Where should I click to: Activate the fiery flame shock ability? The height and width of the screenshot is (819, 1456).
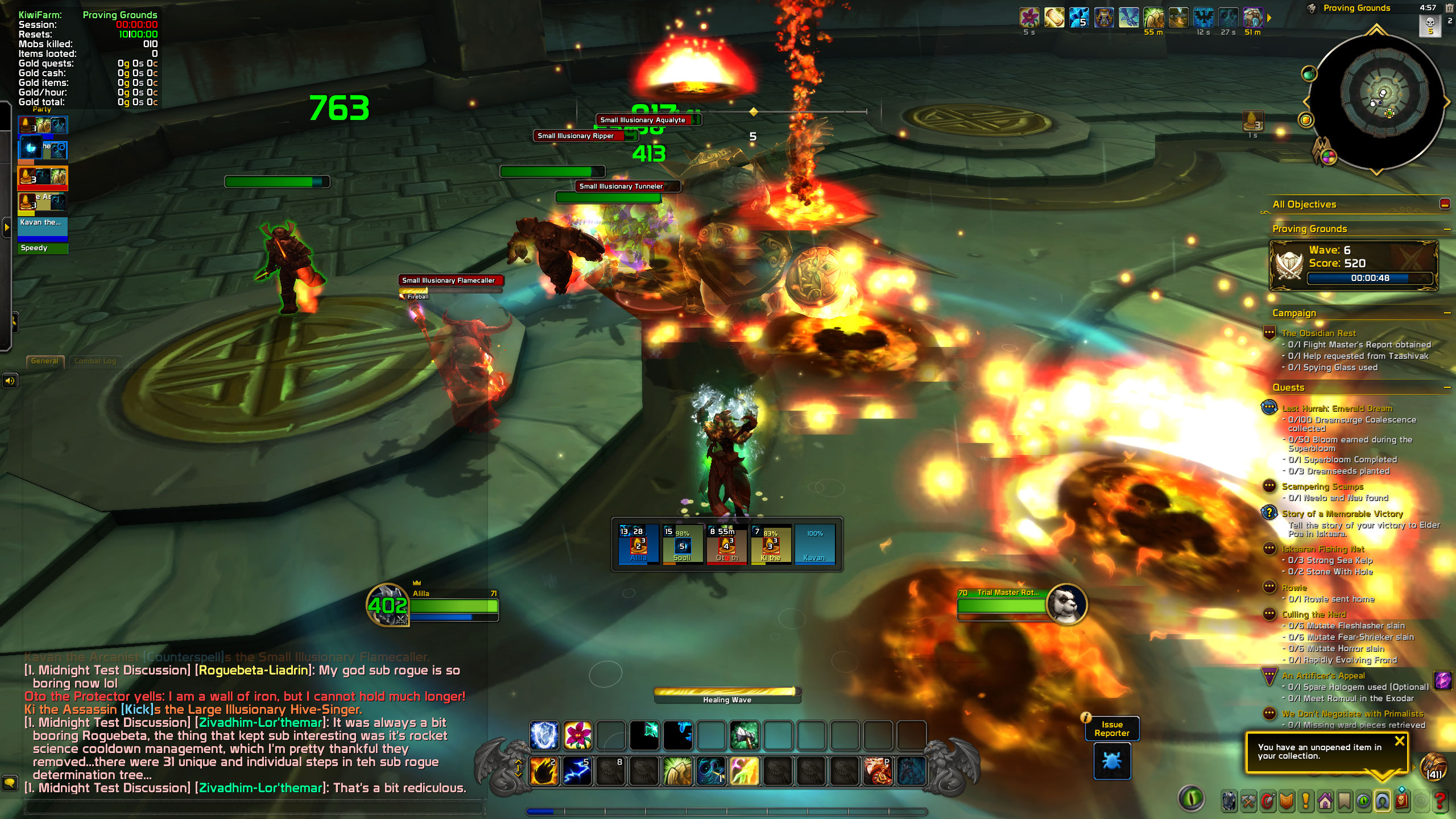point(544,771)
